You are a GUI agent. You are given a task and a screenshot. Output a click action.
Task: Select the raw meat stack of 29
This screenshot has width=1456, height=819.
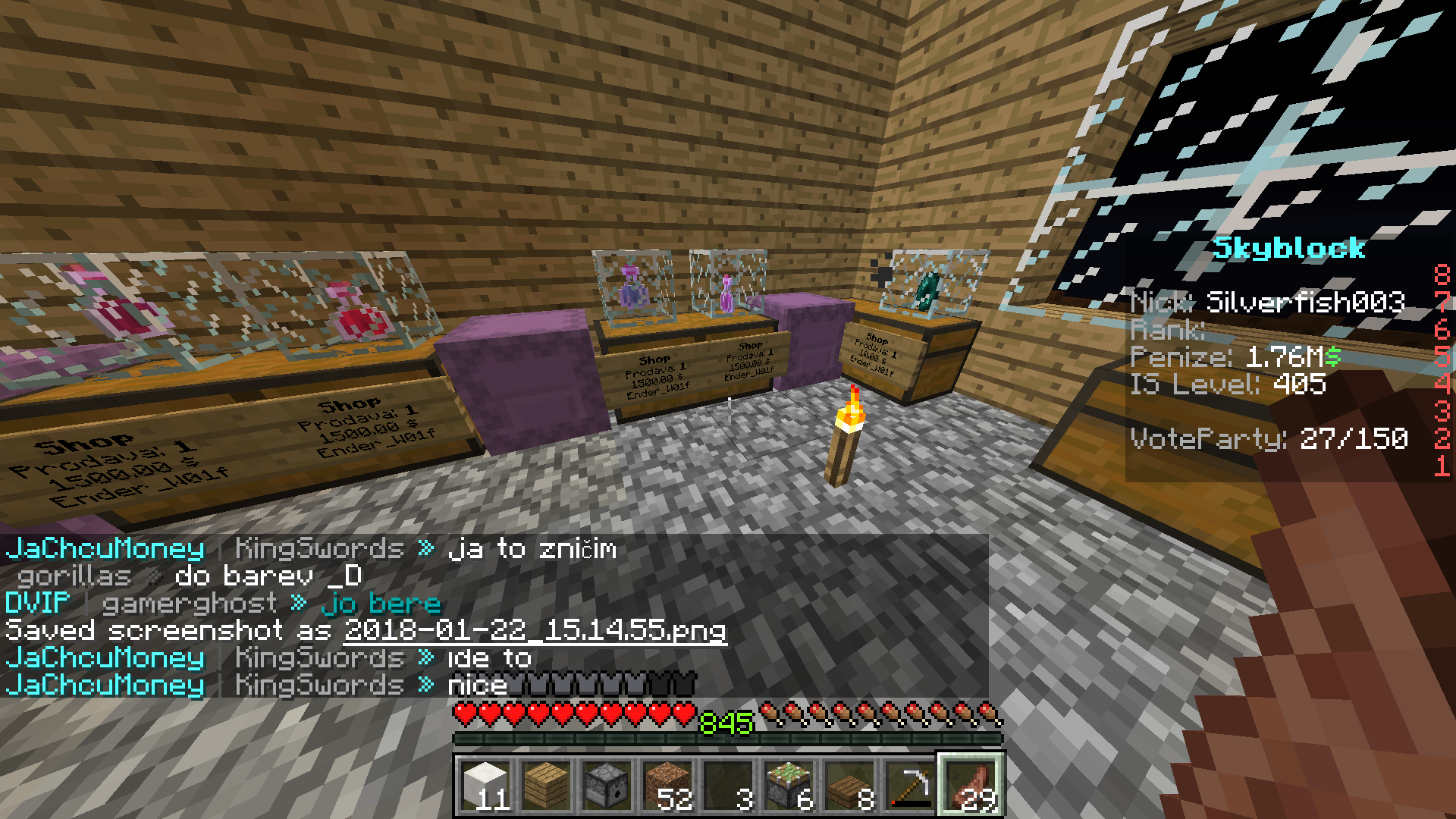[971, 786]
